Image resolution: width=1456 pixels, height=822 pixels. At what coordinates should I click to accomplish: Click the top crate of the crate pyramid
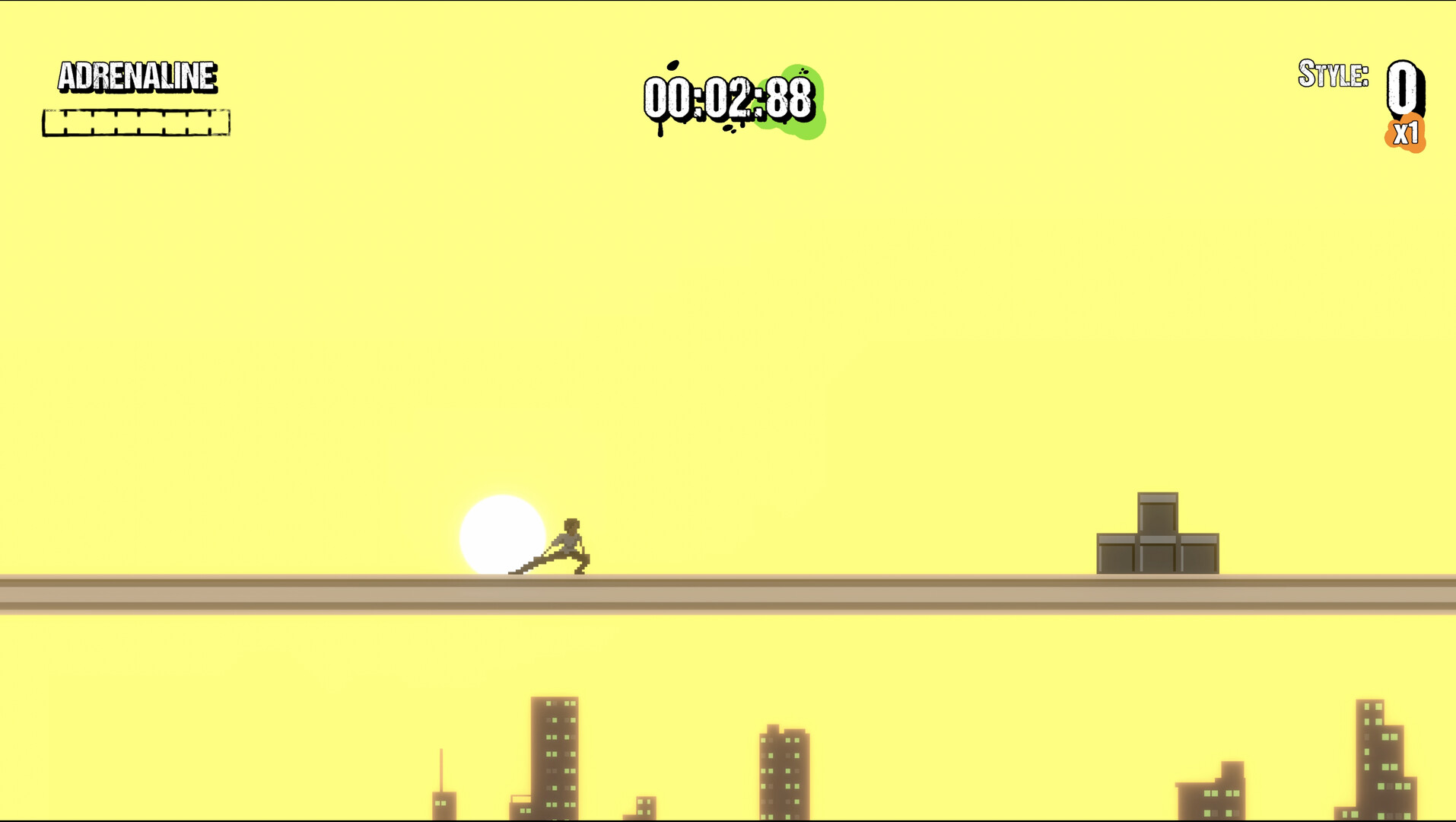click(1156, 514)
